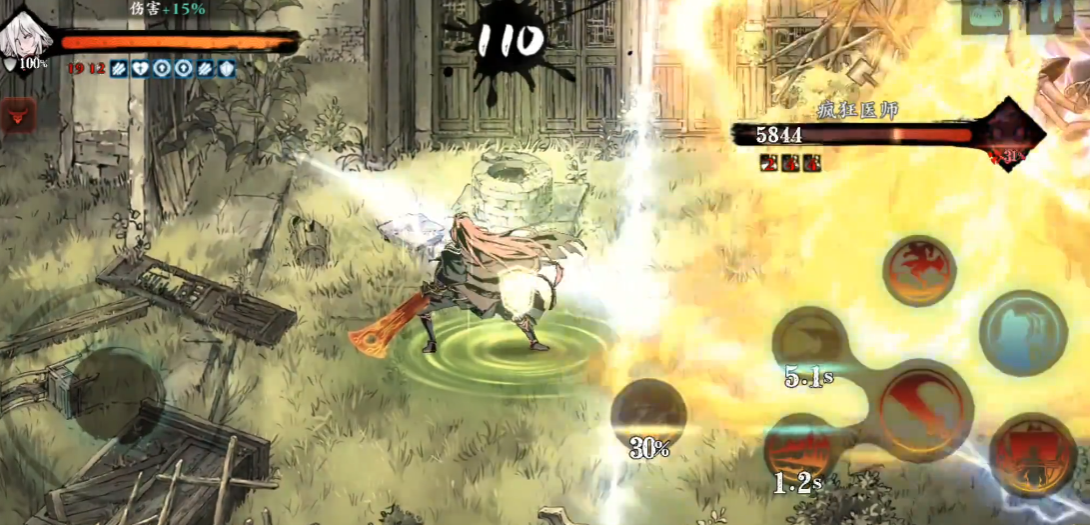The image size is (1090, 525).
Task: Select the skill showing a 5.1s cooldown
Action: tap(810, 346)
